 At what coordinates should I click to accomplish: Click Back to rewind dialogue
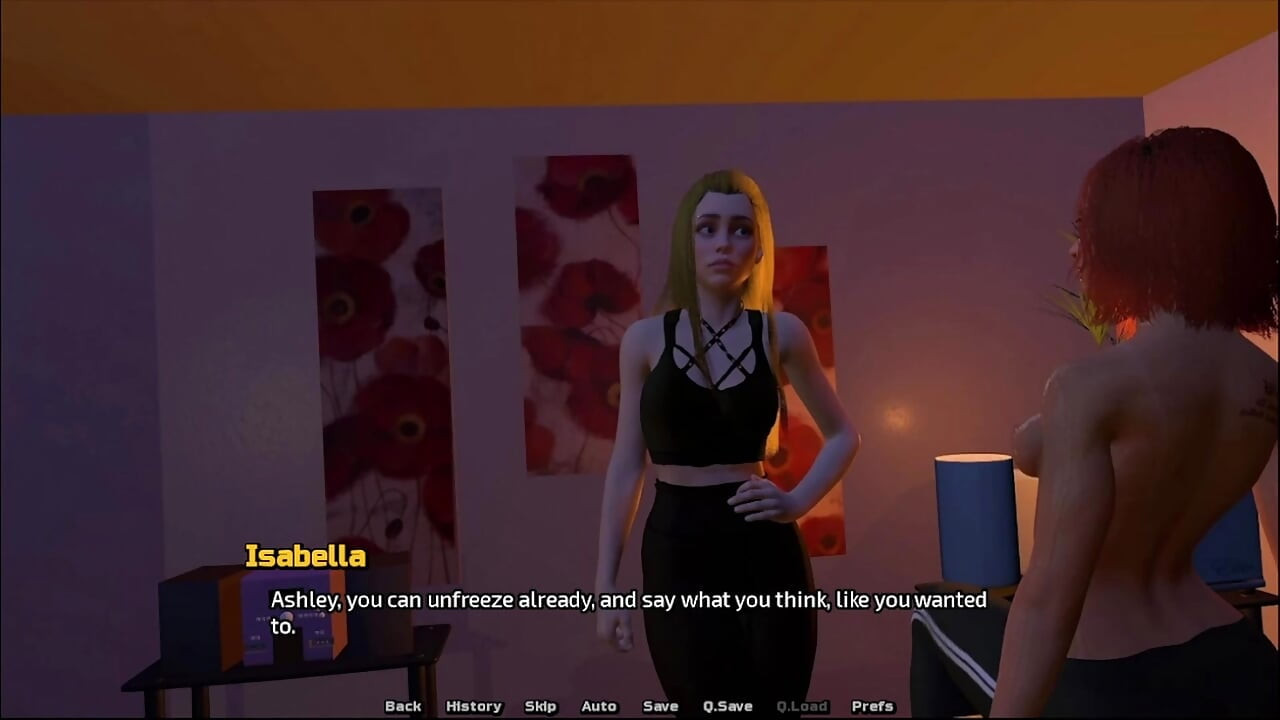tap(403, 706)
